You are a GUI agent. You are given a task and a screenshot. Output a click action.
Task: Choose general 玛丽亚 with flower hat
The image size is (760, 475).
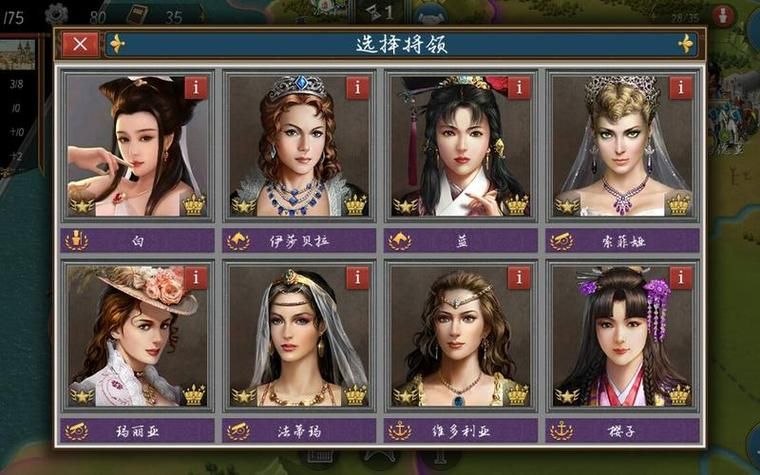[137, 337]
